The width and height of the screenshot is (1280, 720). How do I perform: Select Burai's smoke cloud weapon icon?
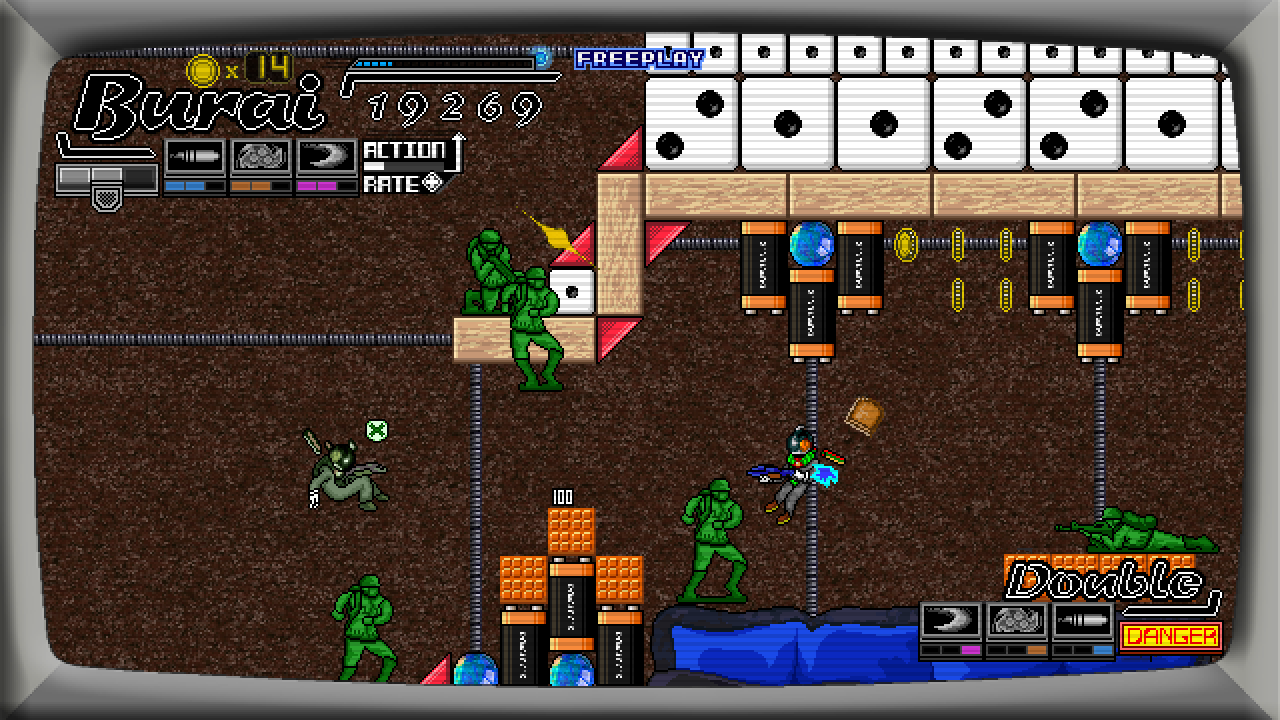pos(261,158)
